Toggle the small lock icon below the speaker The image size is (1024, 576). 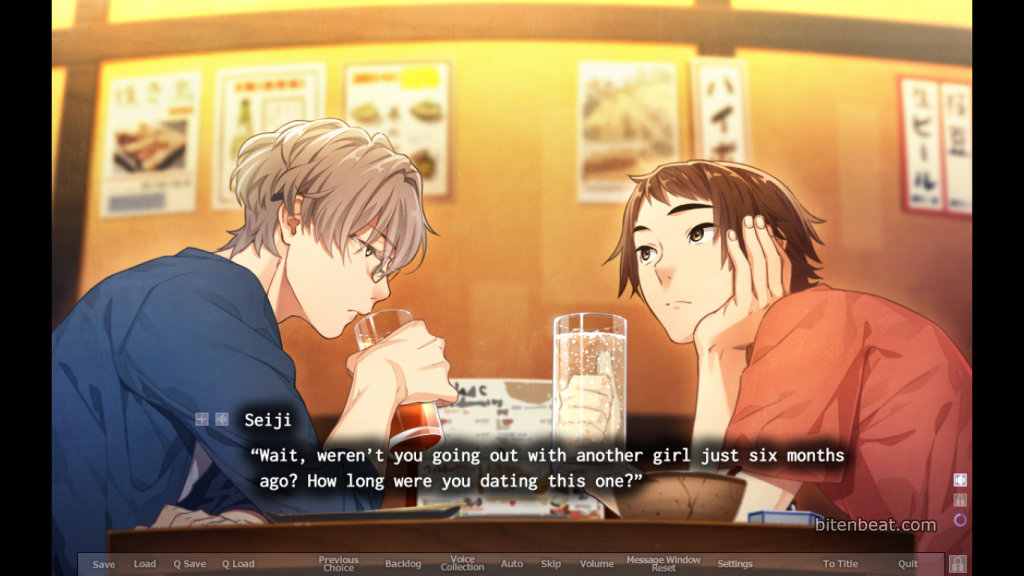click(960, 500)
